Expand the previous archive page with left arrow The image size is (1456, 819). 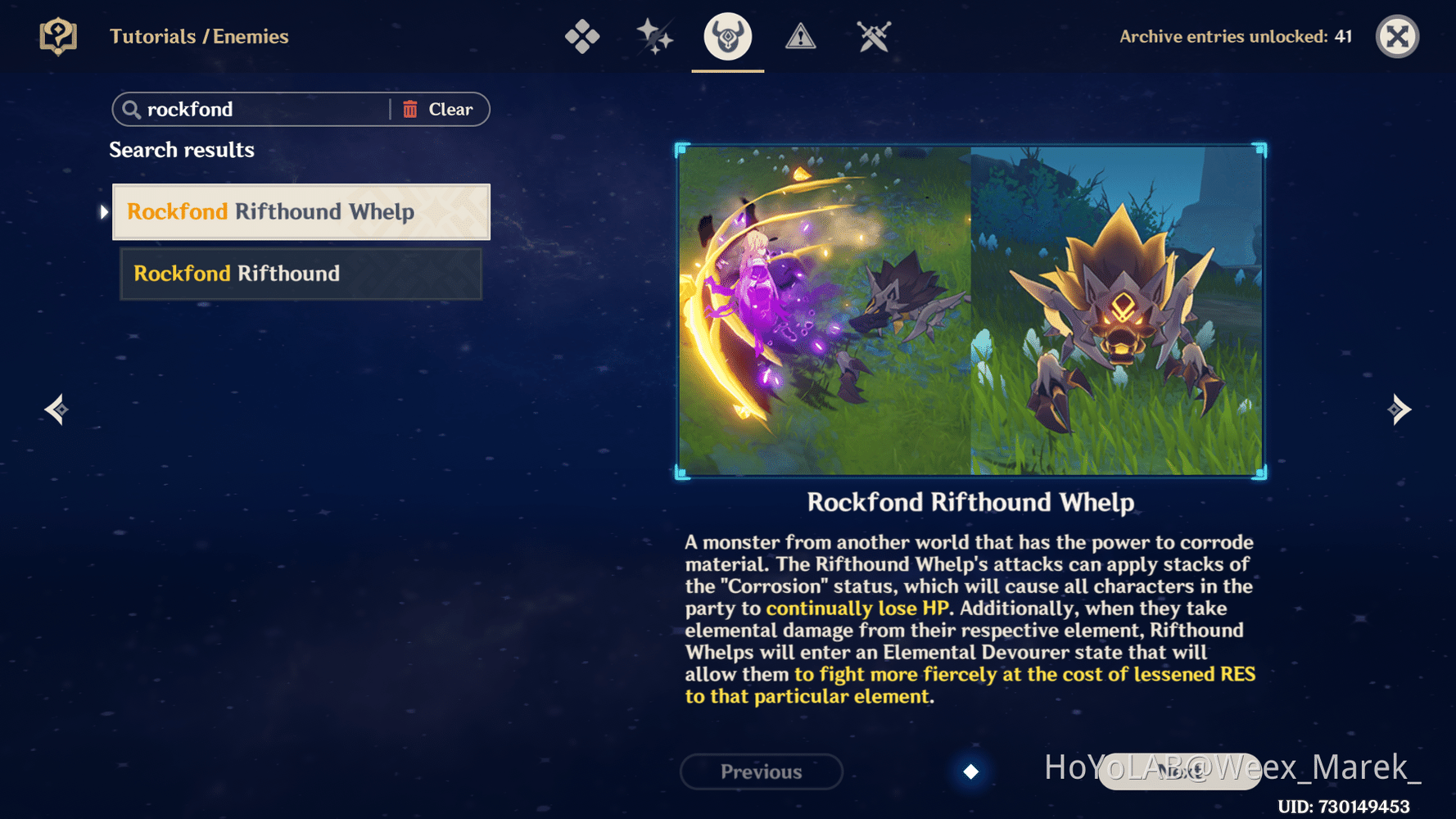coord(55,409)
